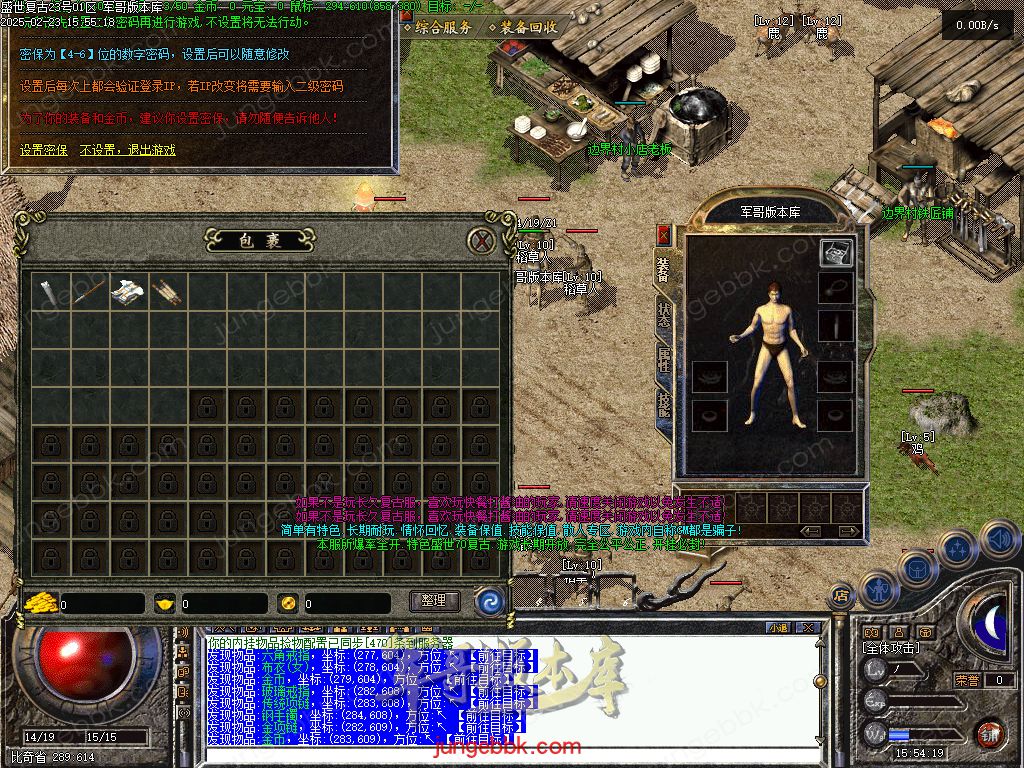This screenshot has width=1024, height=768.
Task: Select the white cloth armor item
Action: coord(127,291)
